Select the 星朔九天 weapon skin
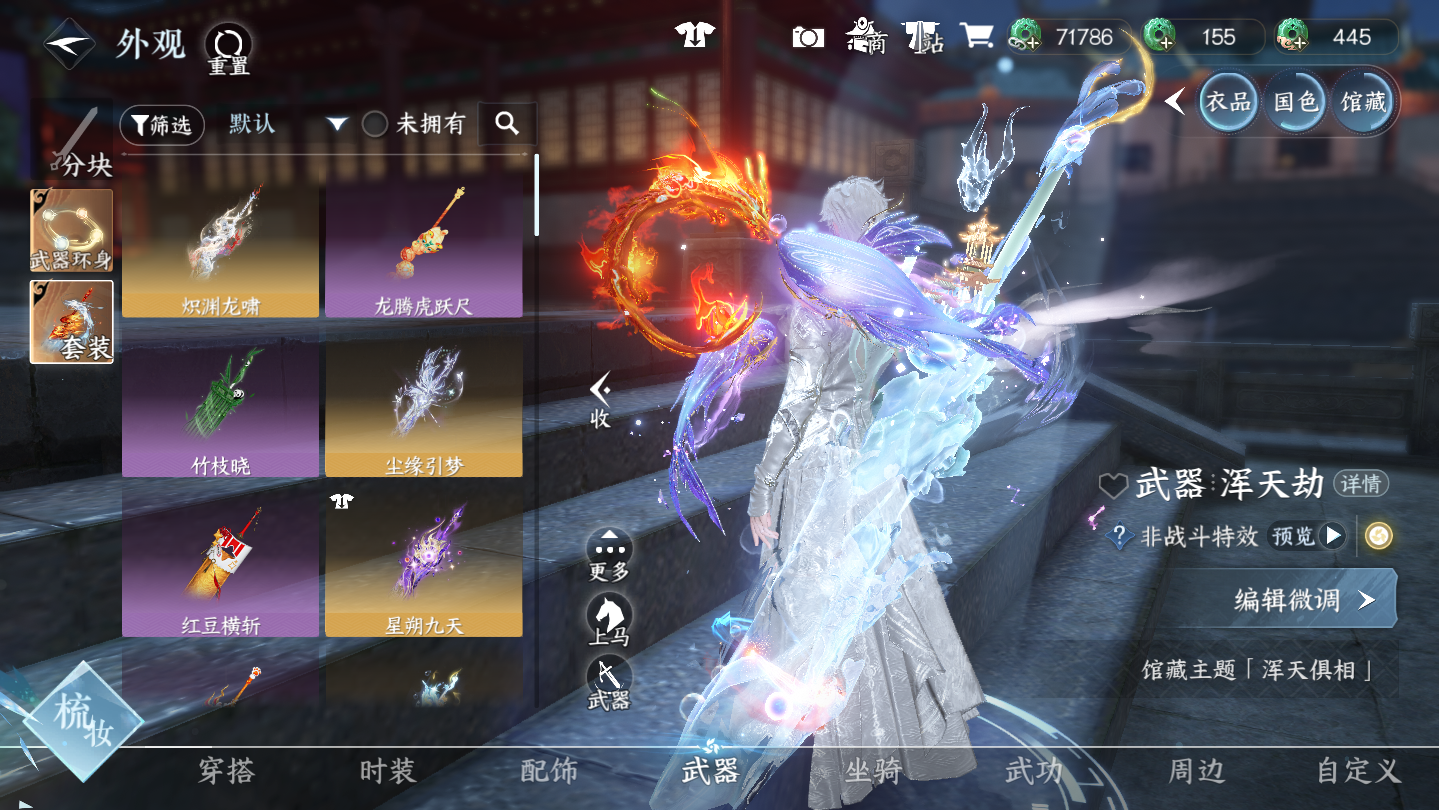The image size is (1439, 810). click(423, 567)
